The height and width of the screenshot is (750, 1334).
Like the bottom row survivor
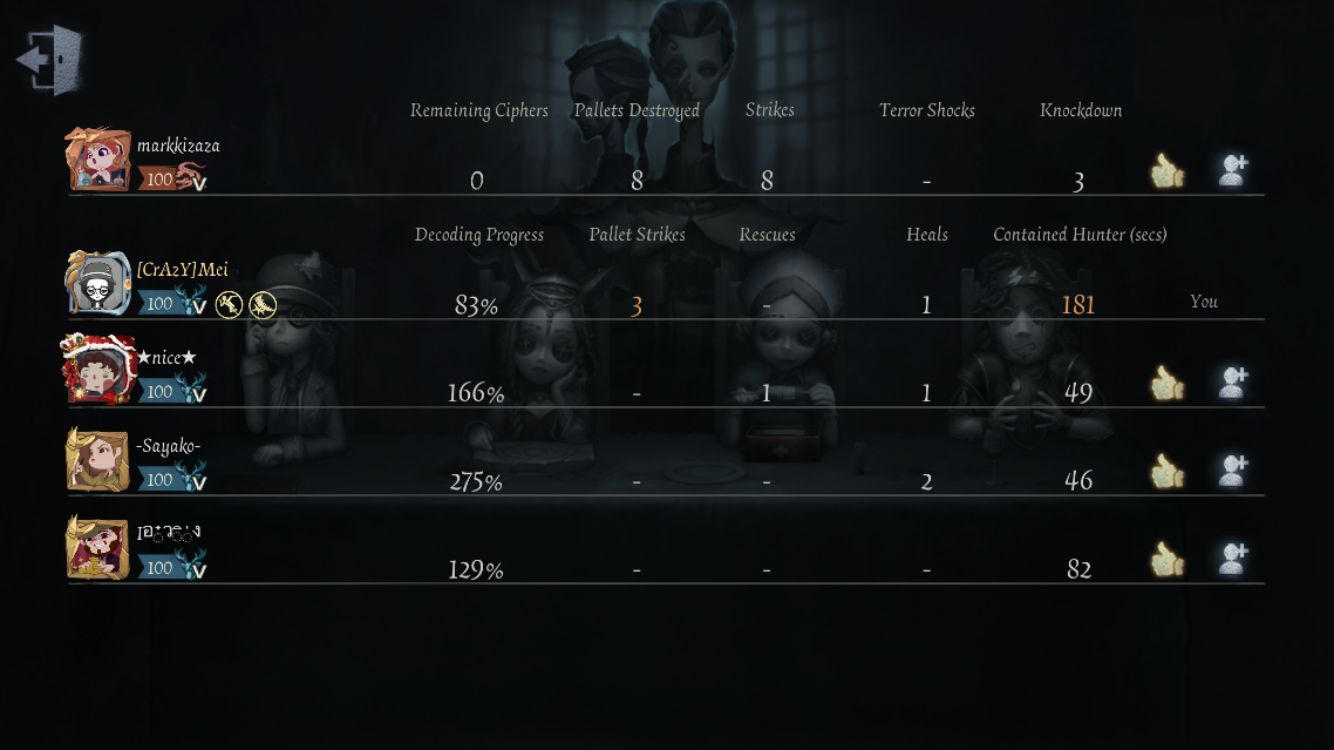[1167, 560]
